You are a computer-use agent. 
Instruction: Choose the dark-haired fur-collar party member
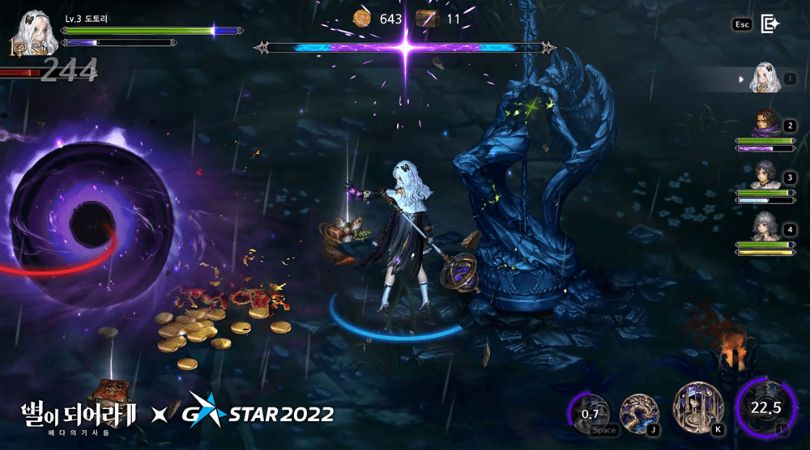[x=765, y=175]
